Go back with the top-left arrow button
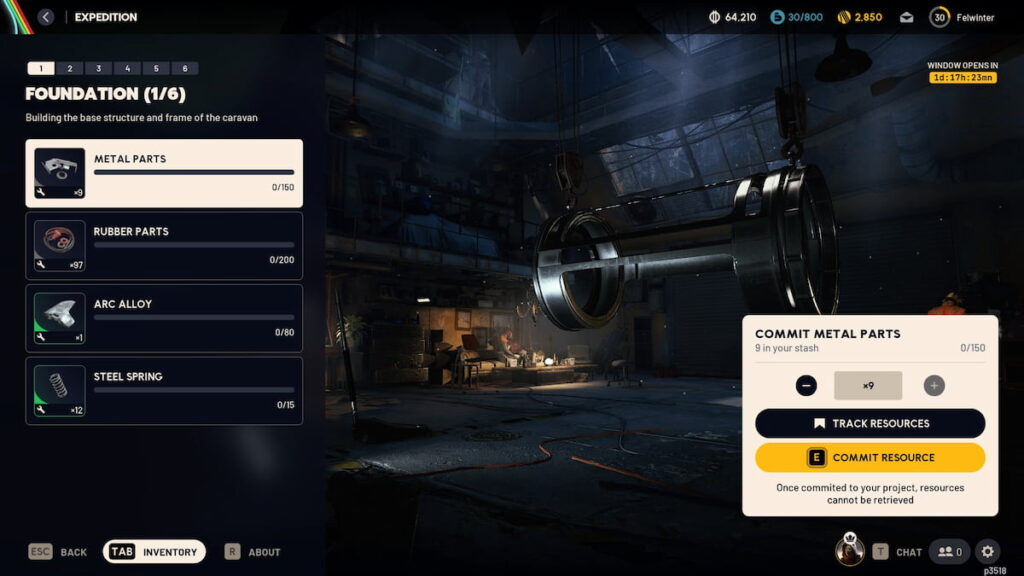This screenshot has height=576, width=1024. pos(45,17)
